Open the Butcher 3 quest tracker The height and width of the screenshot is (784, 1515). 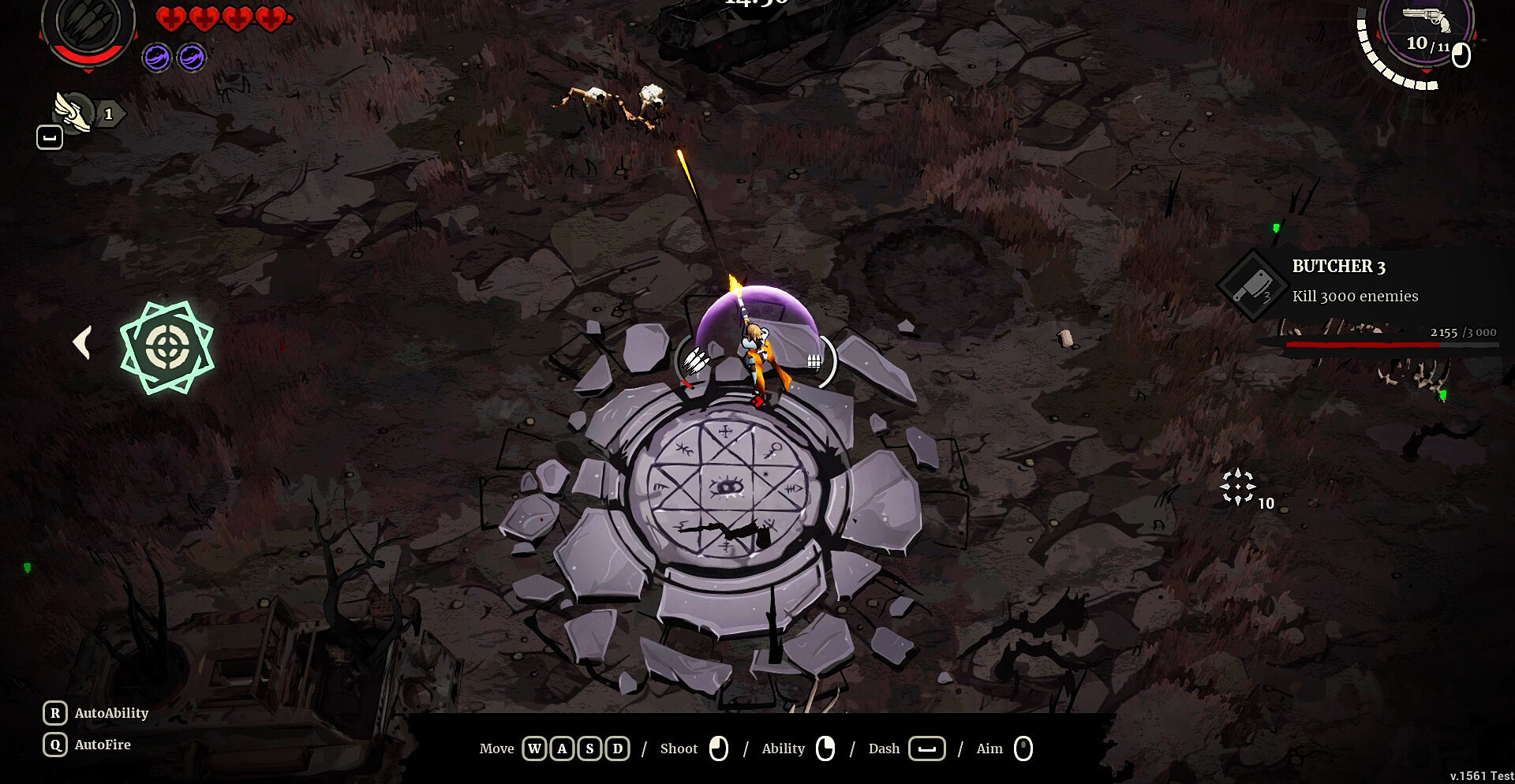tap(1354, 282)
